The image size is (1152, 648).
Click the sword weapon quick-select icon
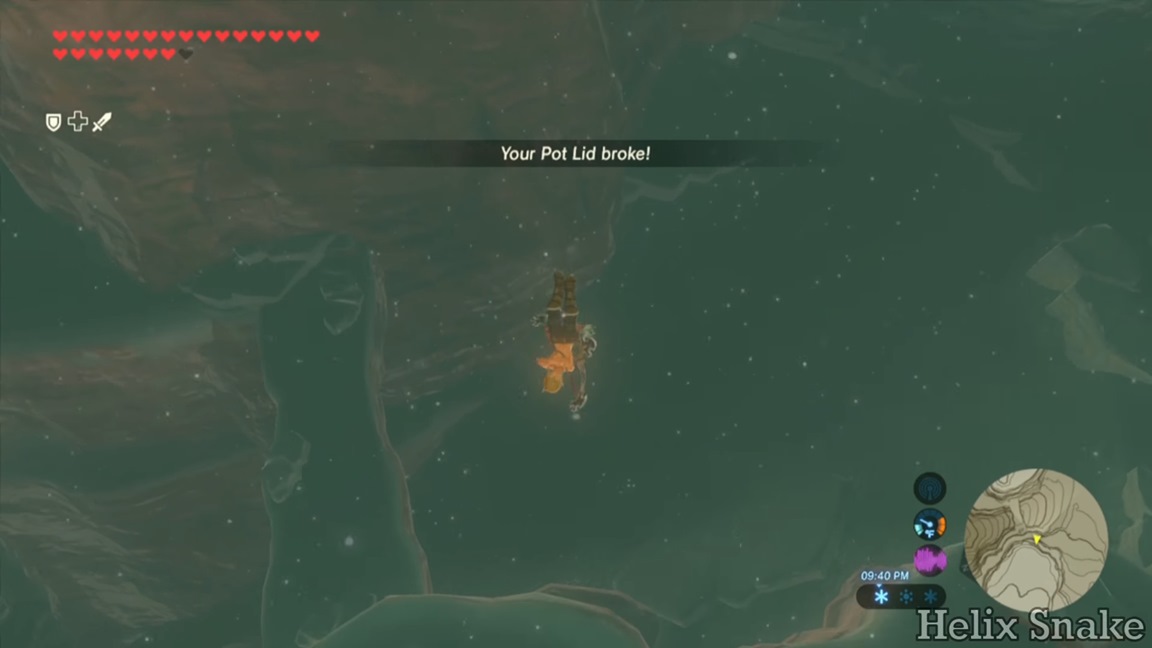click(x=102, y=122)
